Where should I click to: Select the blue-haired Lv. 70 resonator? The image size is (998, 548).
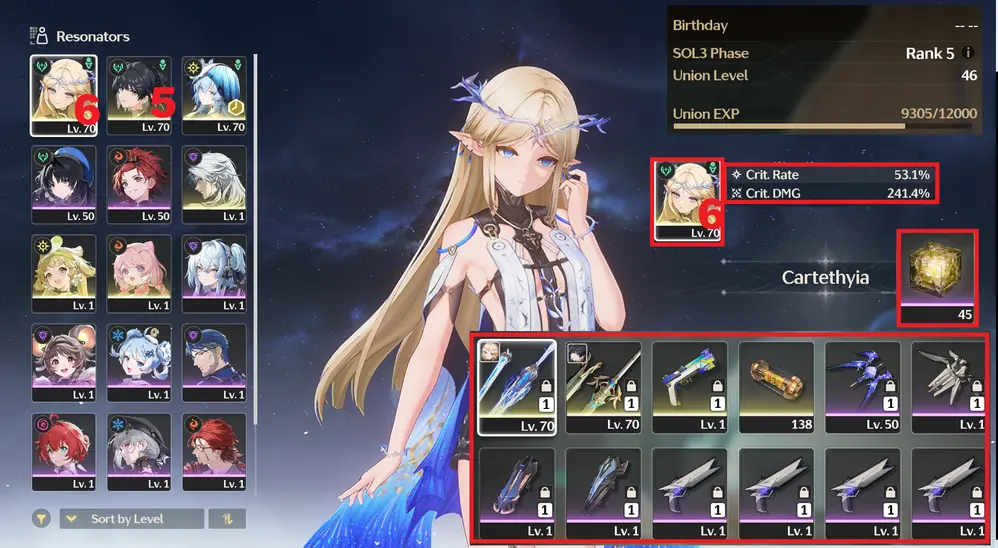214,95
